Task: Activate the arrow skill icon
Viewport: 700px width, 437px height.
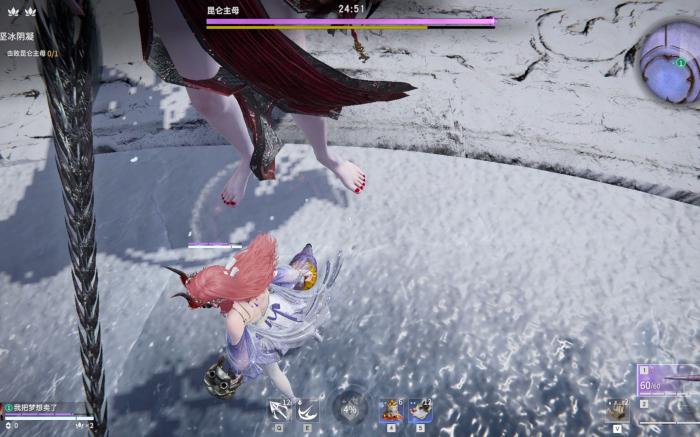Action: click(279, 409)
